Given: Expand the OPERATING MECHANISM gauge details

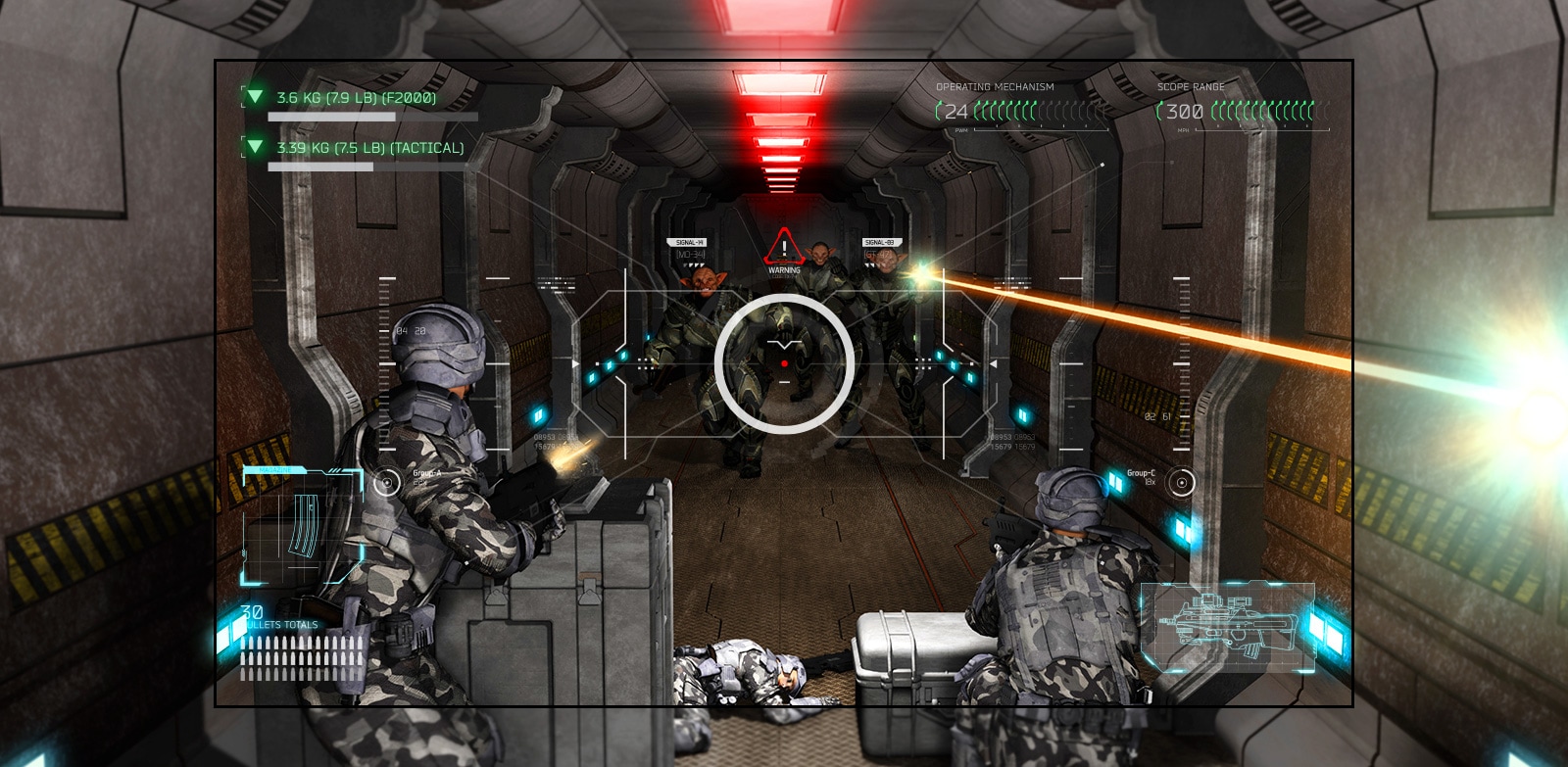Looking at the screenshot, I should (x=990, y=111).
